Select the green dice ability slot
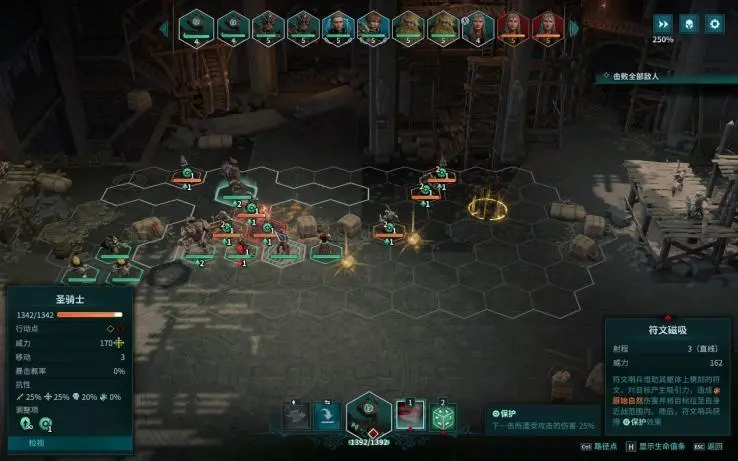Screen dimensions: 738x461 tap(443, 417)
